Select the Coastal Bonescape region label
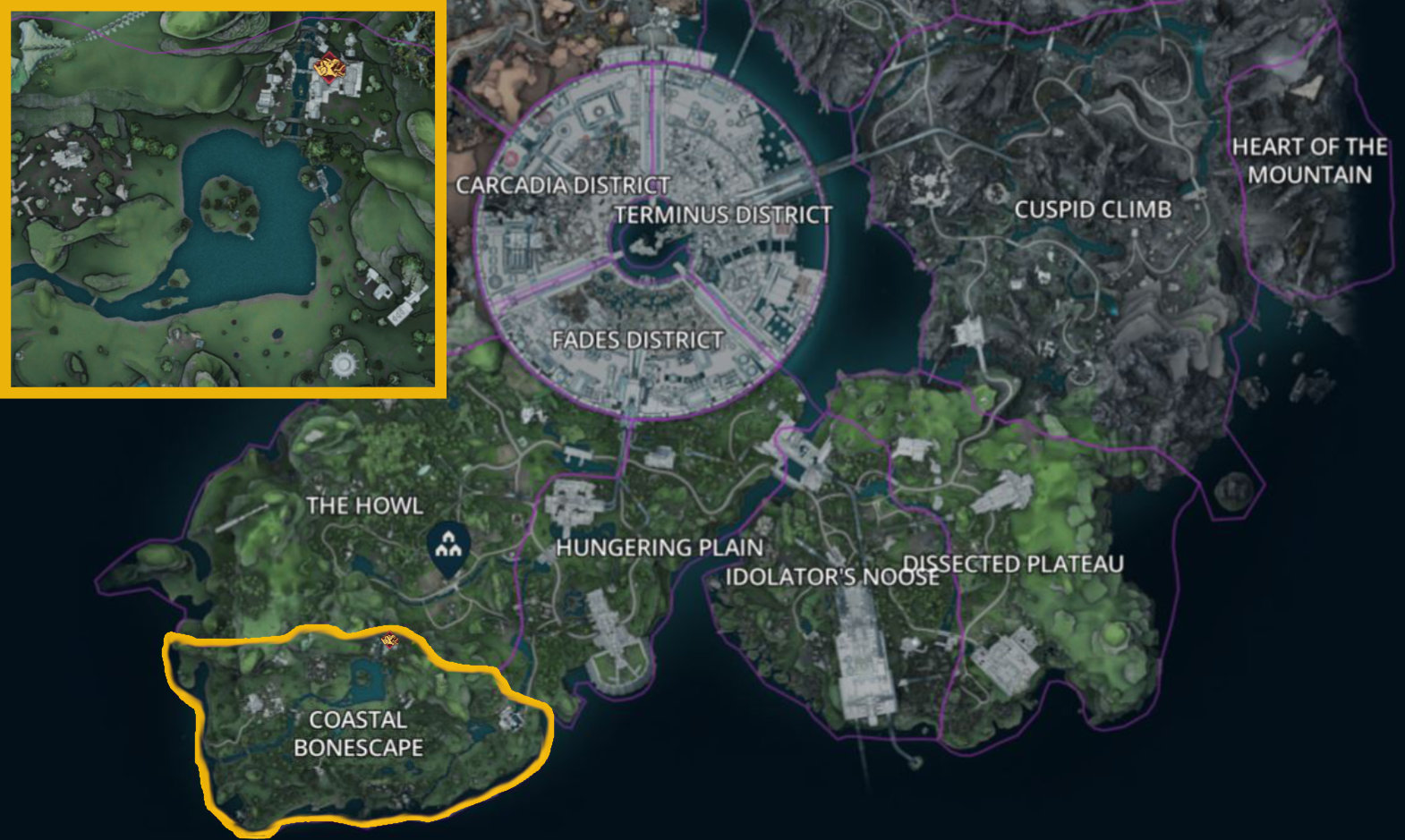The width and height of the screenshot is (1405, 840). 358,734
